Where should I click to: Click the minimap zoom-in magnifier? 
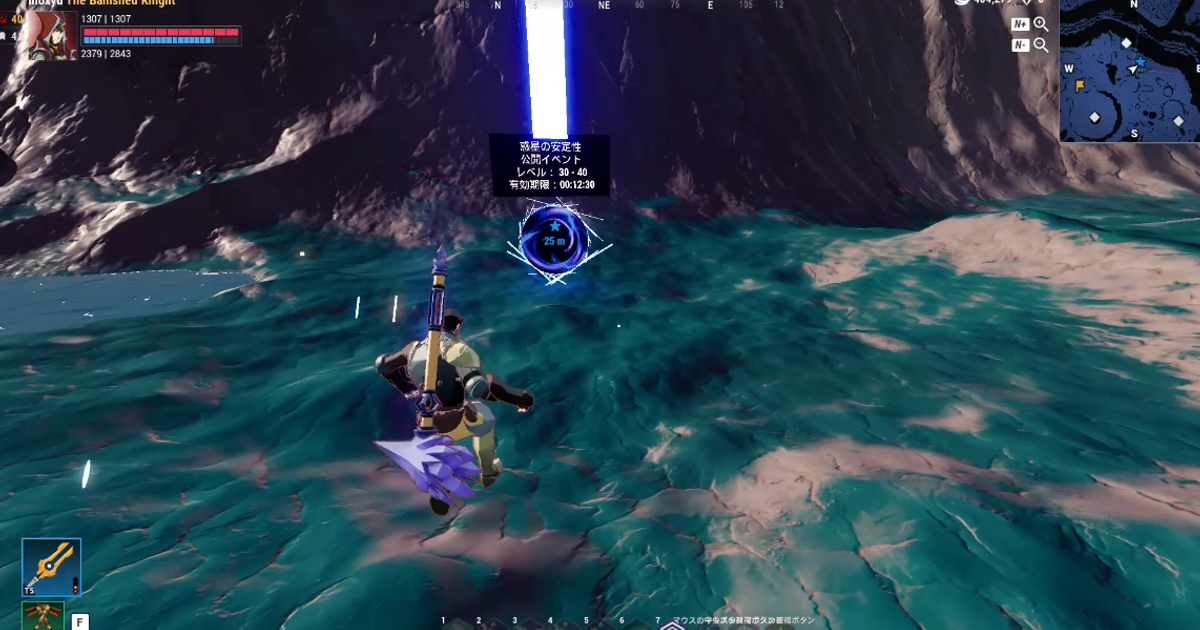[x=1041, y=24]
